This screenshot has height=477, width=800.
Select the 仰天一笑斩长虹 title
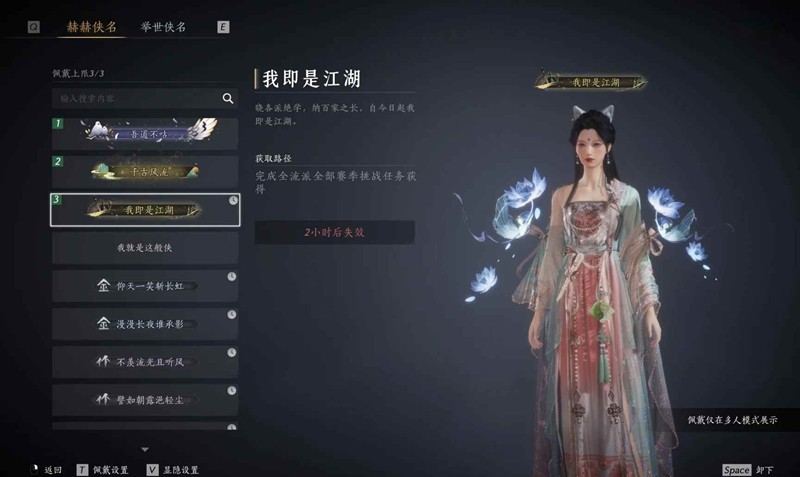tap(145, 286)
